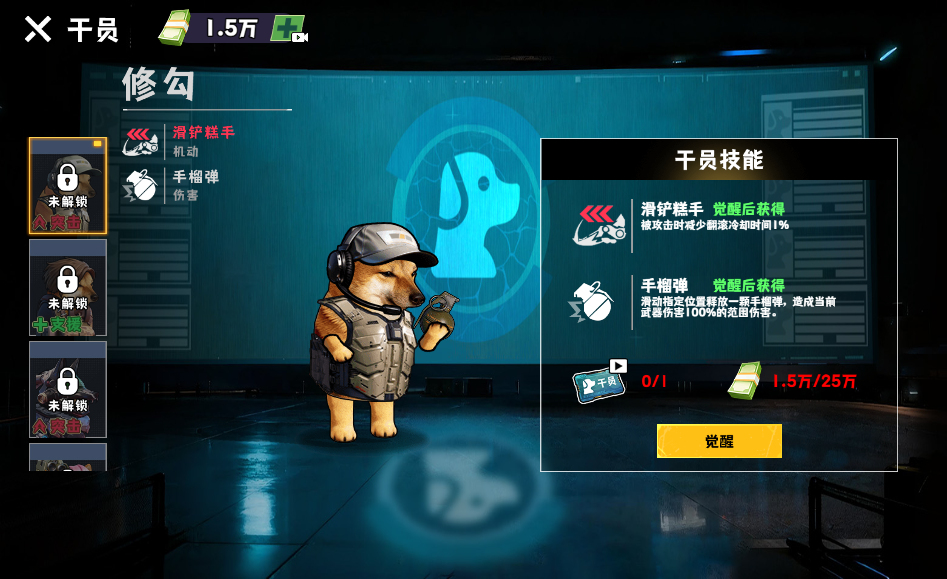This screenshot has width=947, height=579.
Task: Open the 干员 ticket video ad icon
Action: click(x=600, y=381)
